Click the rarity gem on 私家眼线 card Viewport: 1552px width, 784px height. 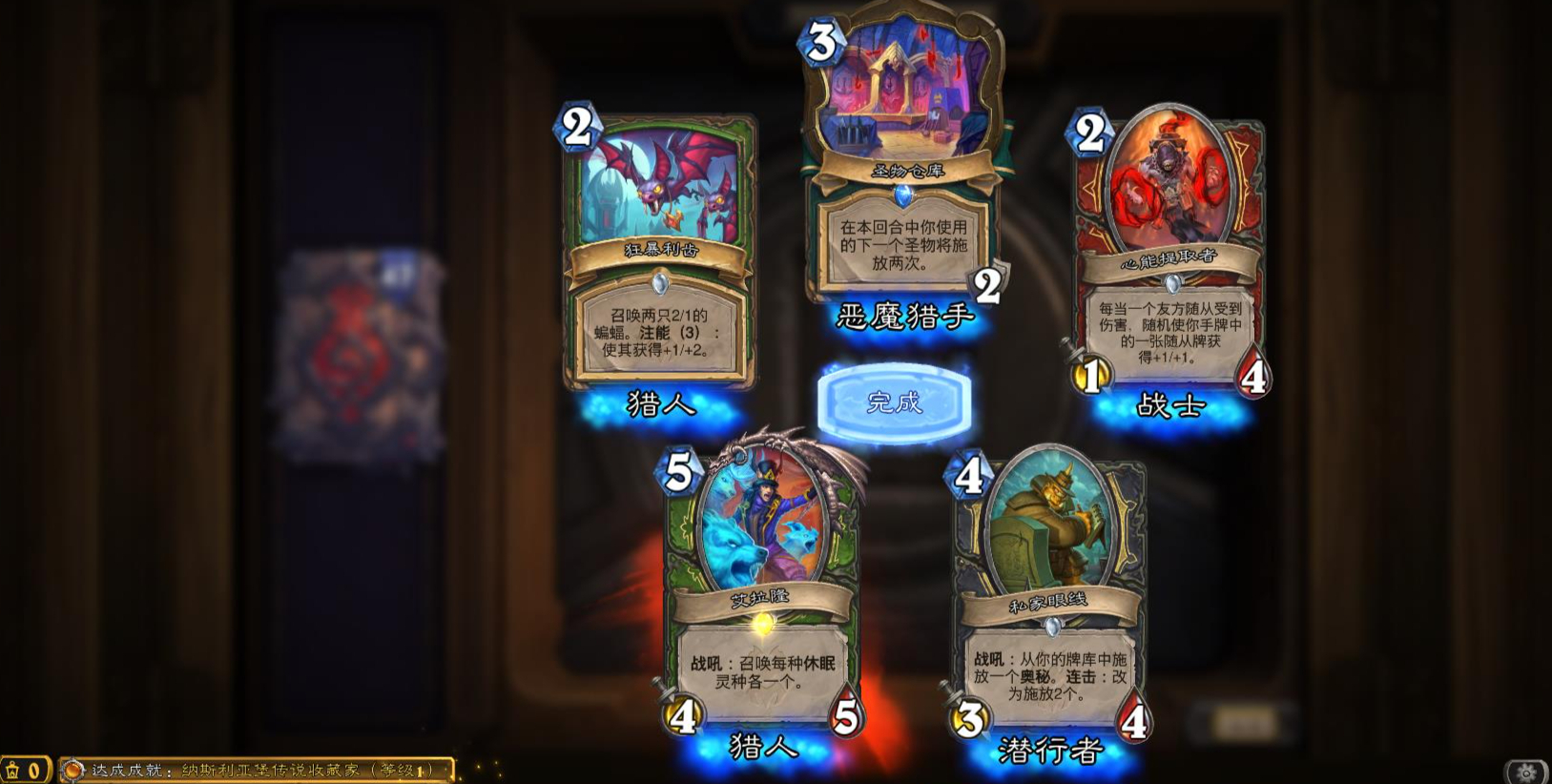[x=1053, y=626]
